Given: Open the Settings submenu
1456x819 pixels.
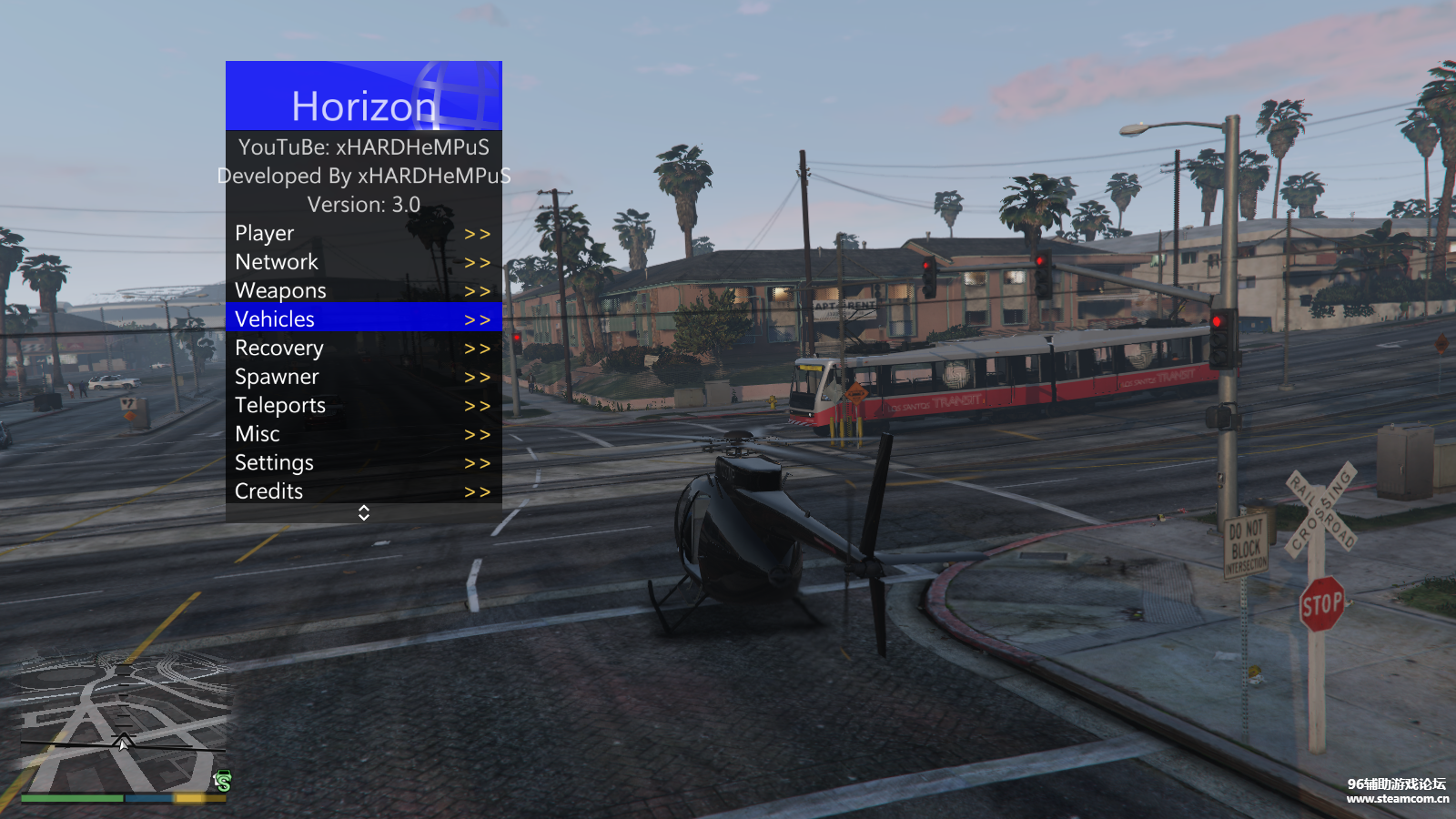Looking at the screenshot, I should point(363,463).
